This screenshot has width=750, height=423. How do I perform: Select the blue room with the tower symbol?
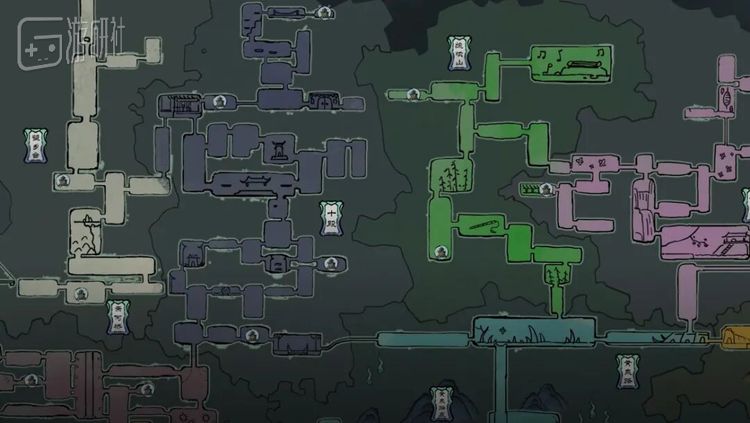[x=273, y=150]
